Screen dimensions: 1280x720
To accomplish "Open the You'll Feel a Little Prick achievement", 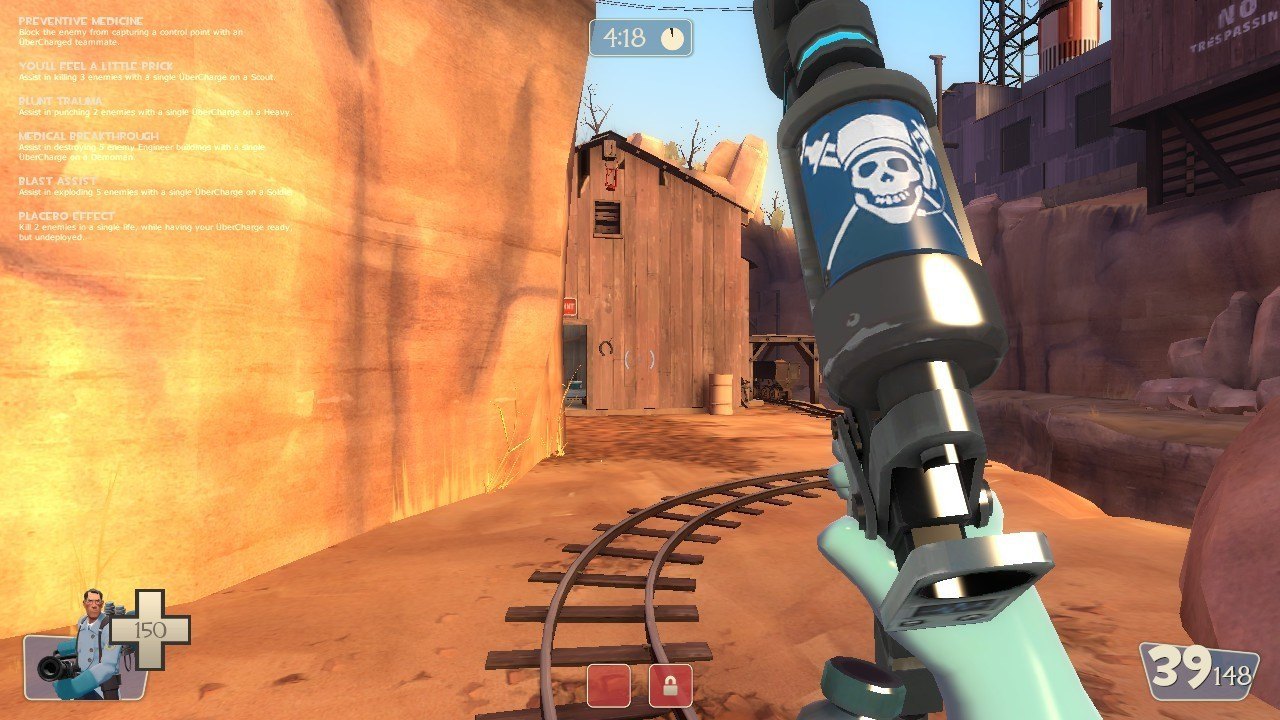I will coord(96,66).
